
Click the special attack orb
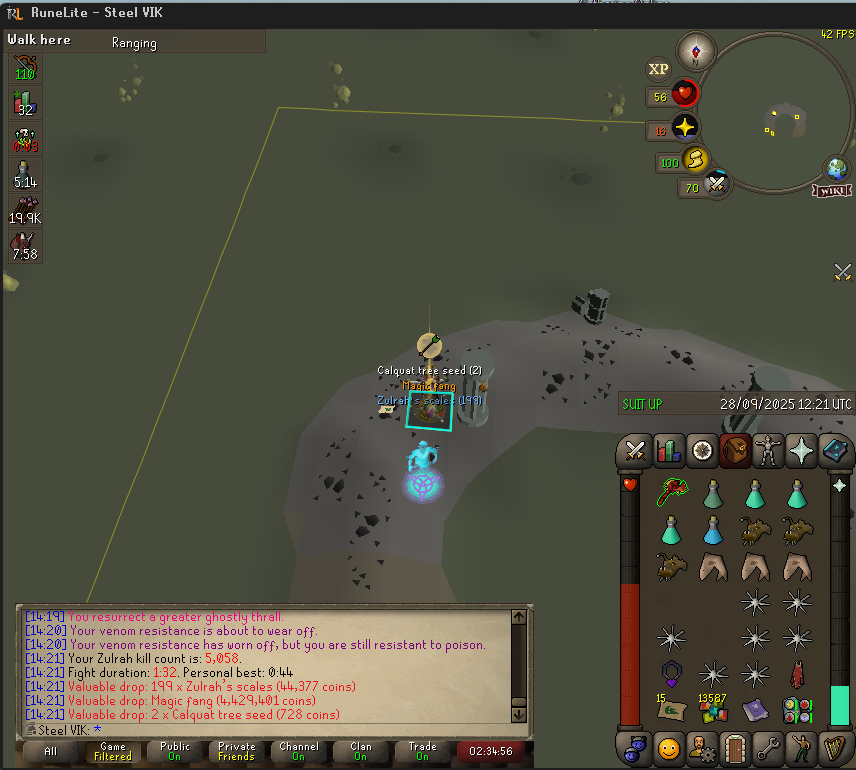click(717, 185)
